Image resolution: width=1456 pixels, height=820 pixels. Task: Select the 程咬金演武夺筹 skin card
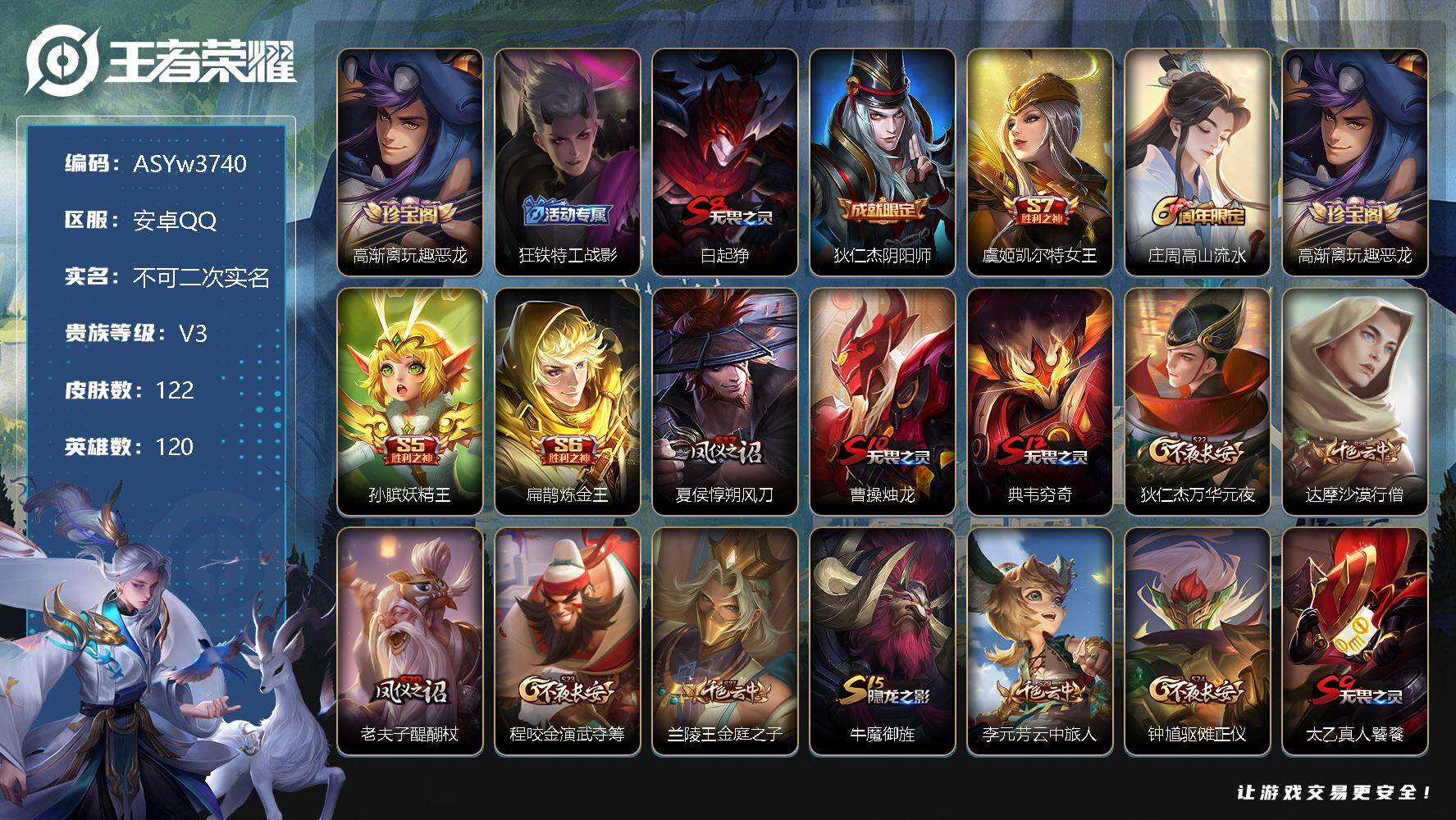coord(568,641)
